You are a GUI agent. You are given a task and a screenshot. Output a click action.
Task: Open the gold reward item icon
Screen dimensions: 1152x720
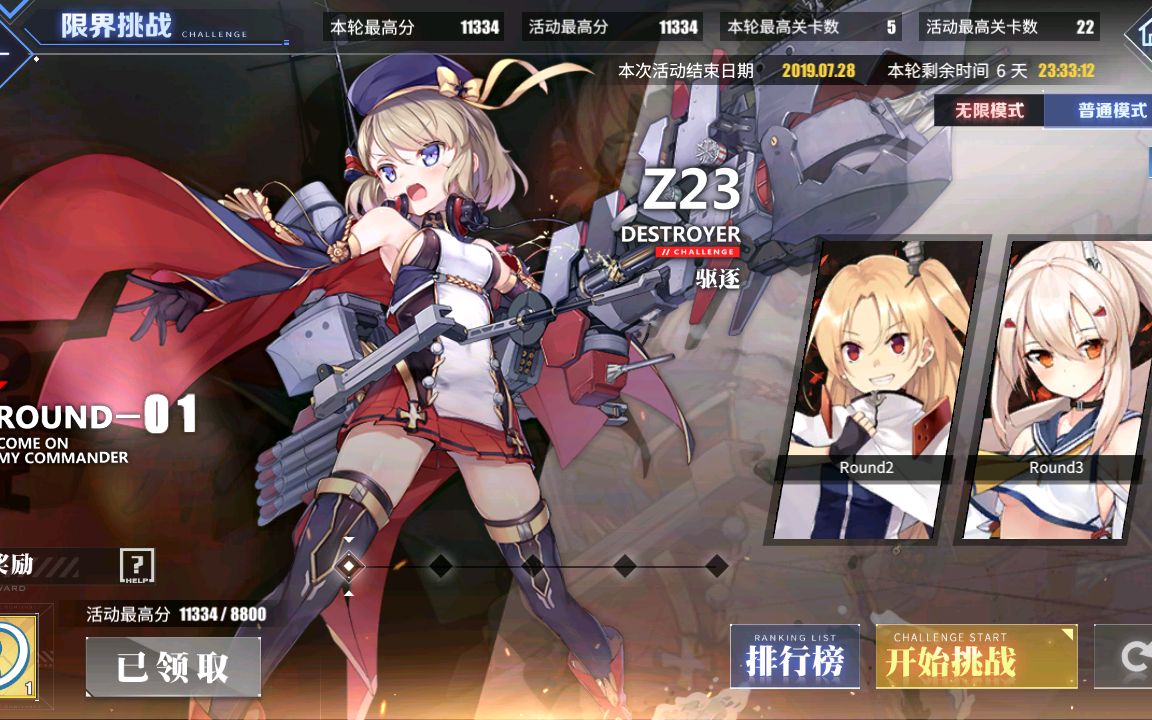17,657
